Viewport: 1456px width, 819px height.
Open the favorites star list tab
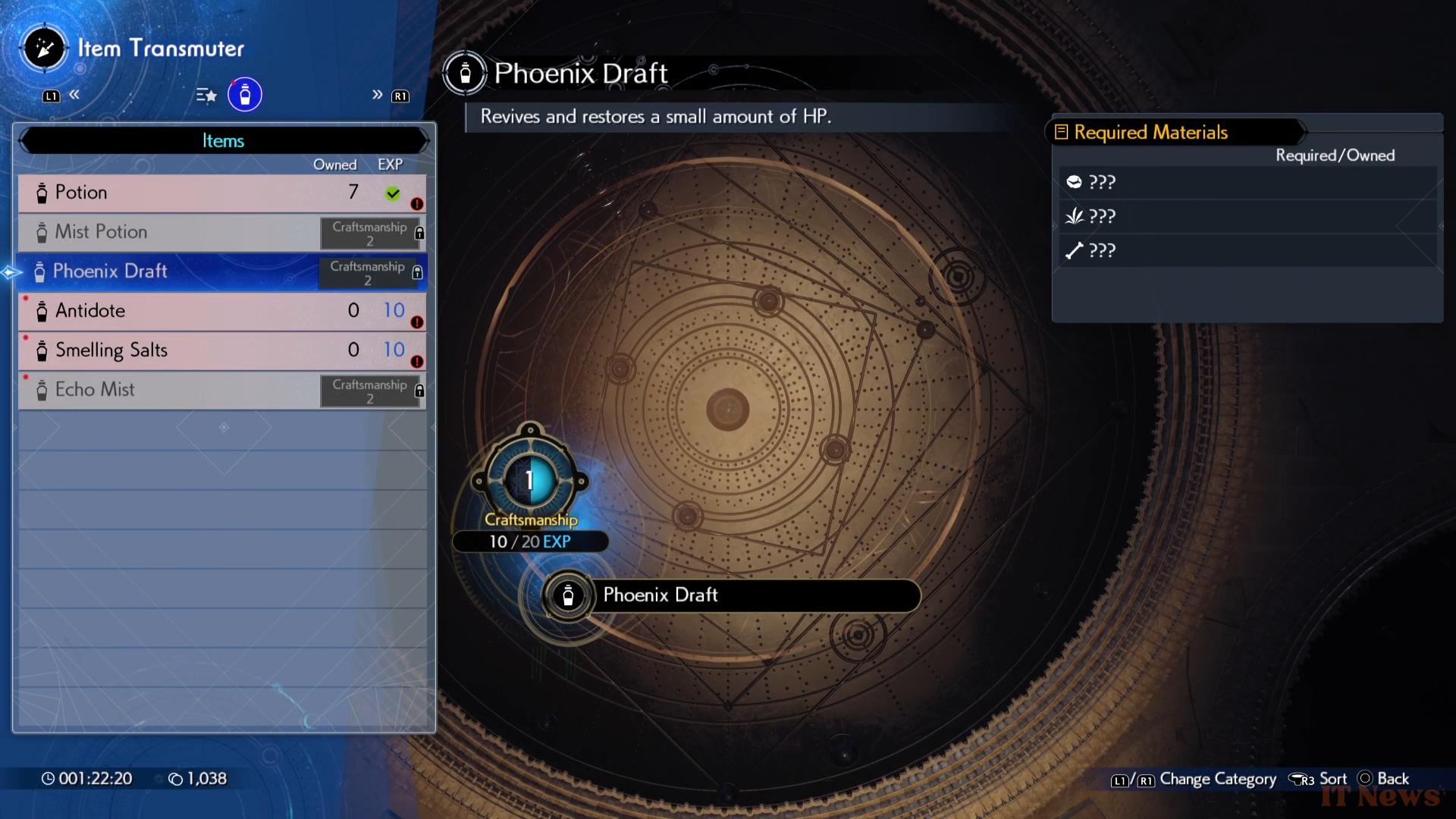click(x=206, y=96)
